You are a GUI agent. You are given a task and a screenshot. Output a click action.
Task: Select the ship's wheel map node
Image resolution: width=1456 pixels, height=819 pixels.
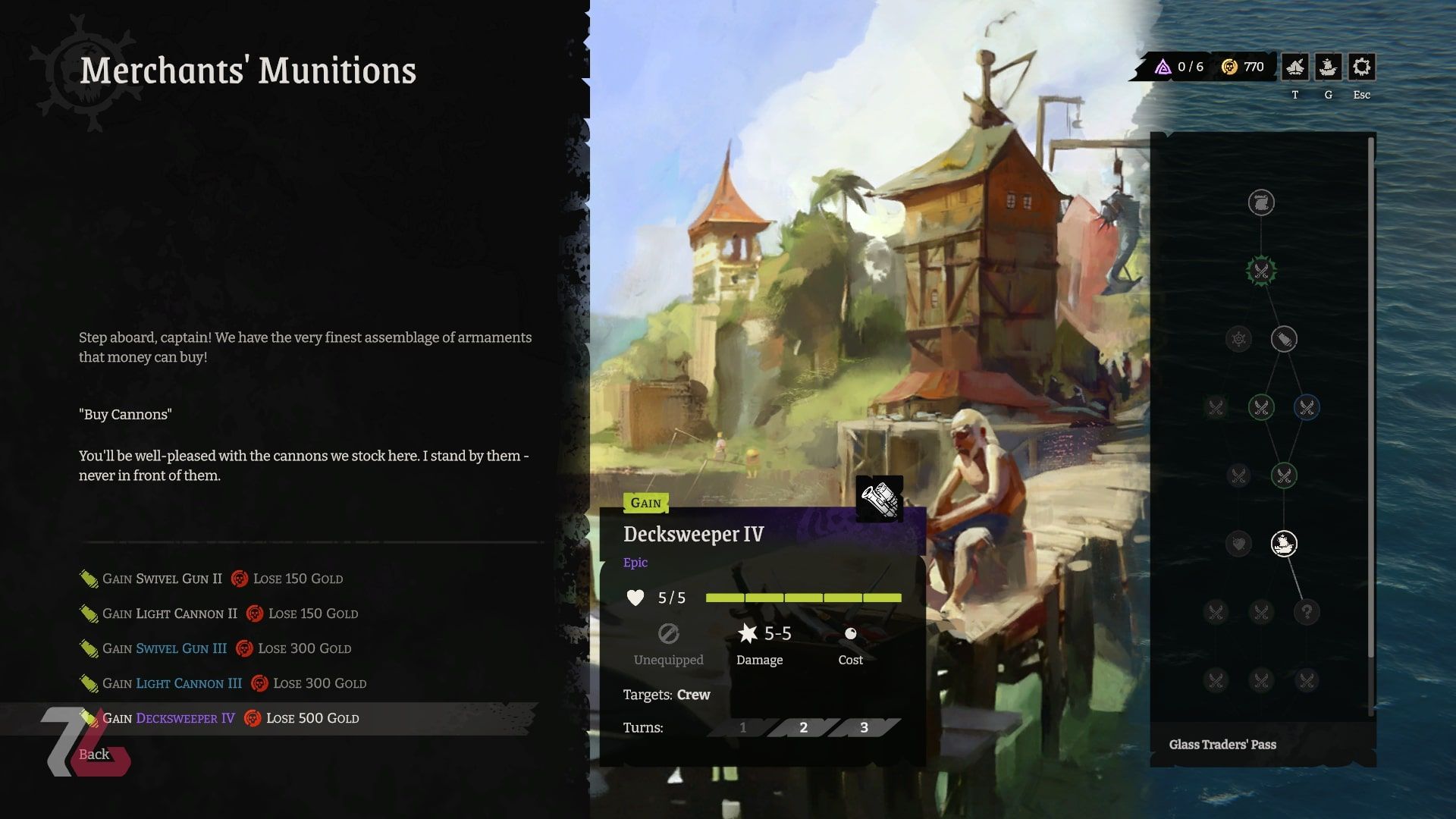pos(1238,339)
